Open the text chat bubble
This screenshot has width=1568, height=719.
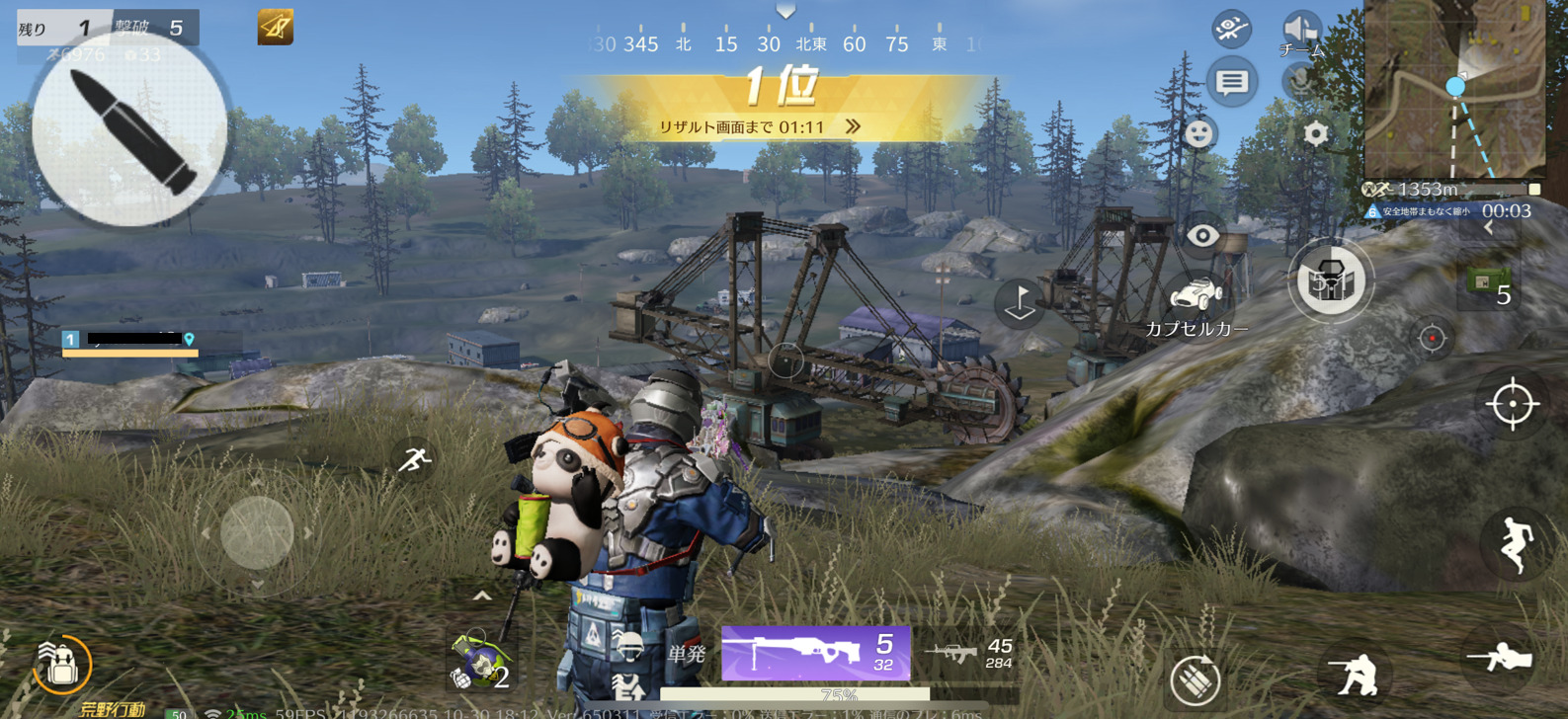[1231, 82]
